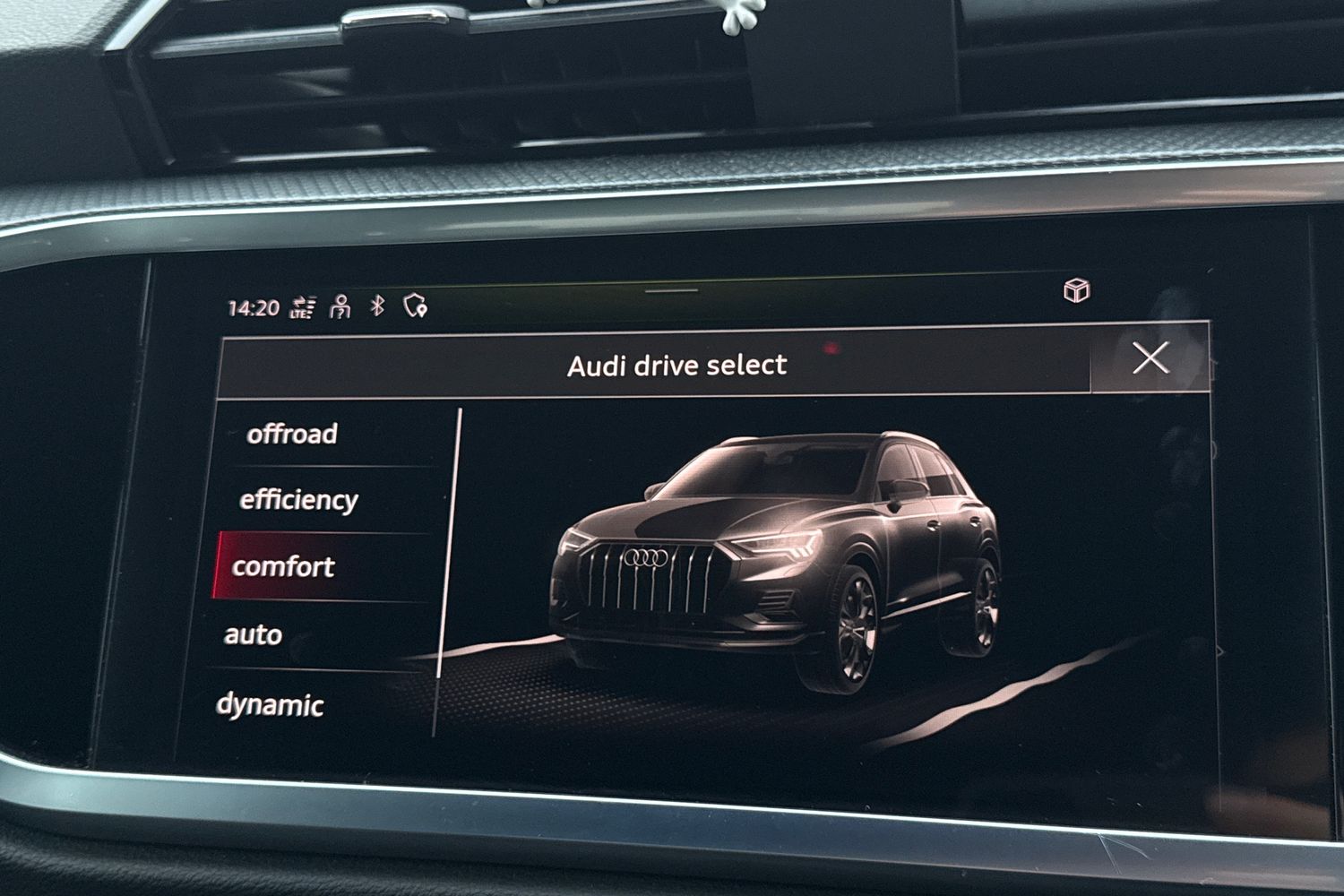Open the user profile icon in status bar
This screenshot has height=896, width=1344.
[x=339, y=305]
